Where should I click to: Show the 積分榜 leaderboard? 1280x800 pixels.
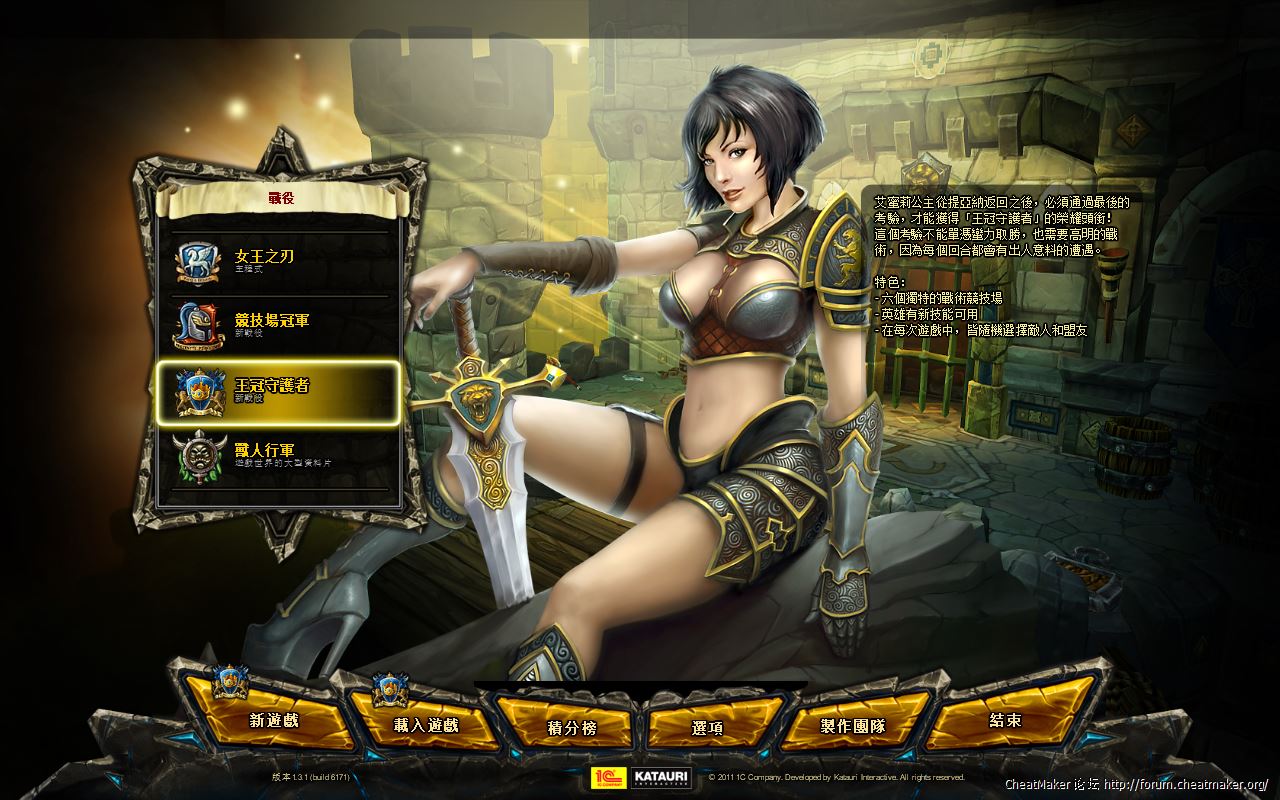click(572, 728)
